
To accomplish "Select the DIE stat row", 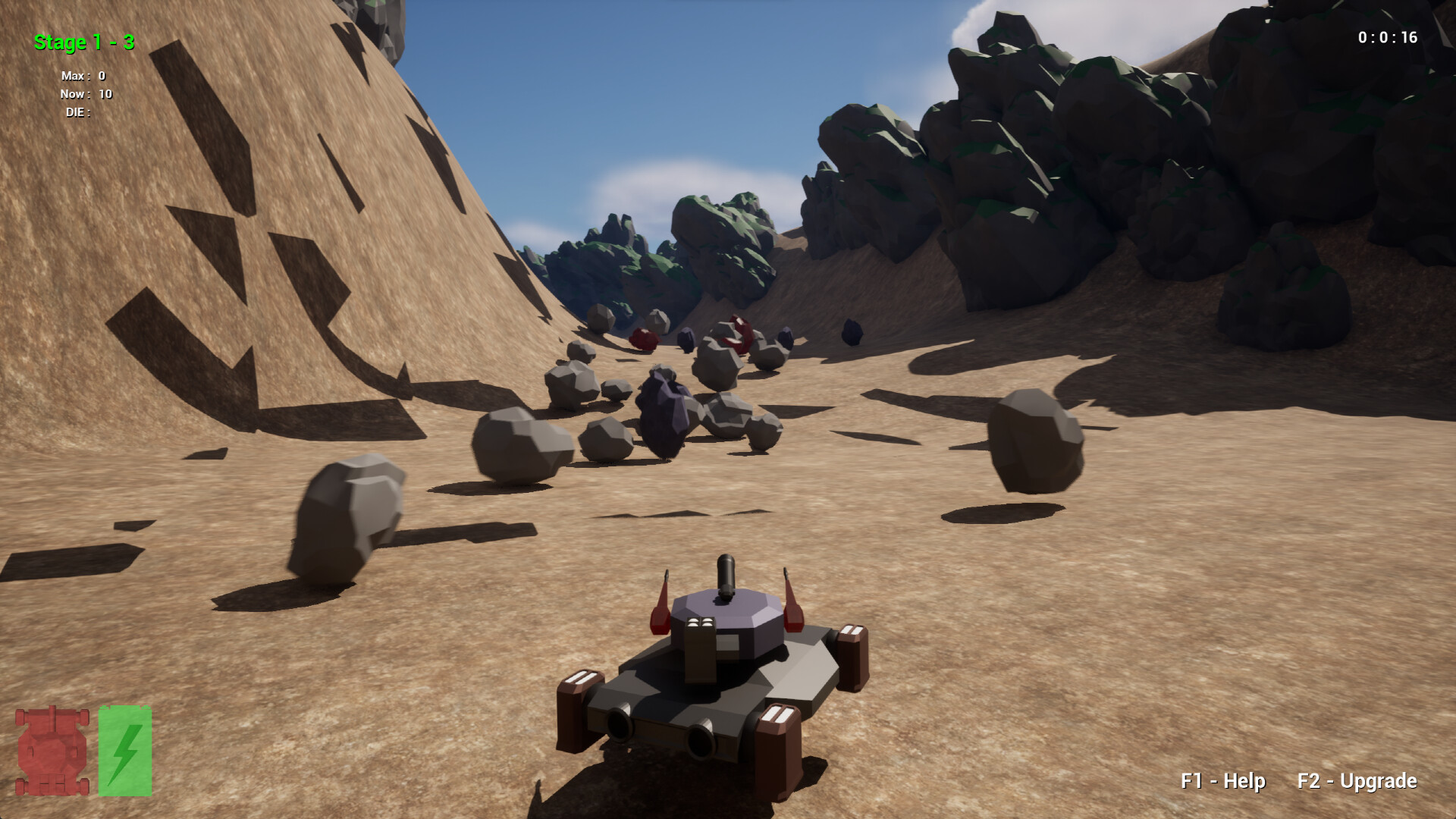I will tap(78, 113).
